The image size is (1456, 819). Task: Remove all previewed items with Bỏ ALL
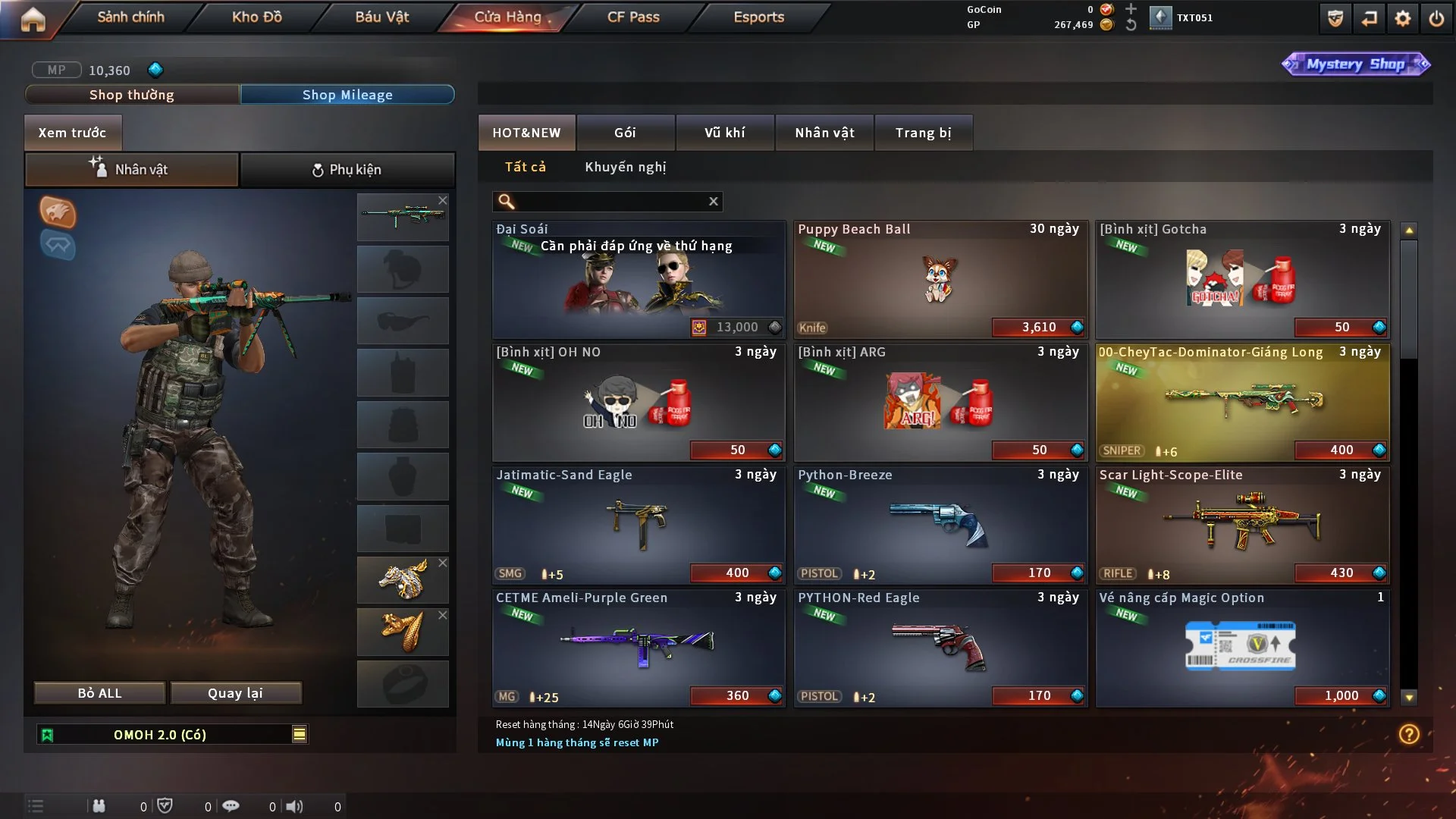coord(99,693)
